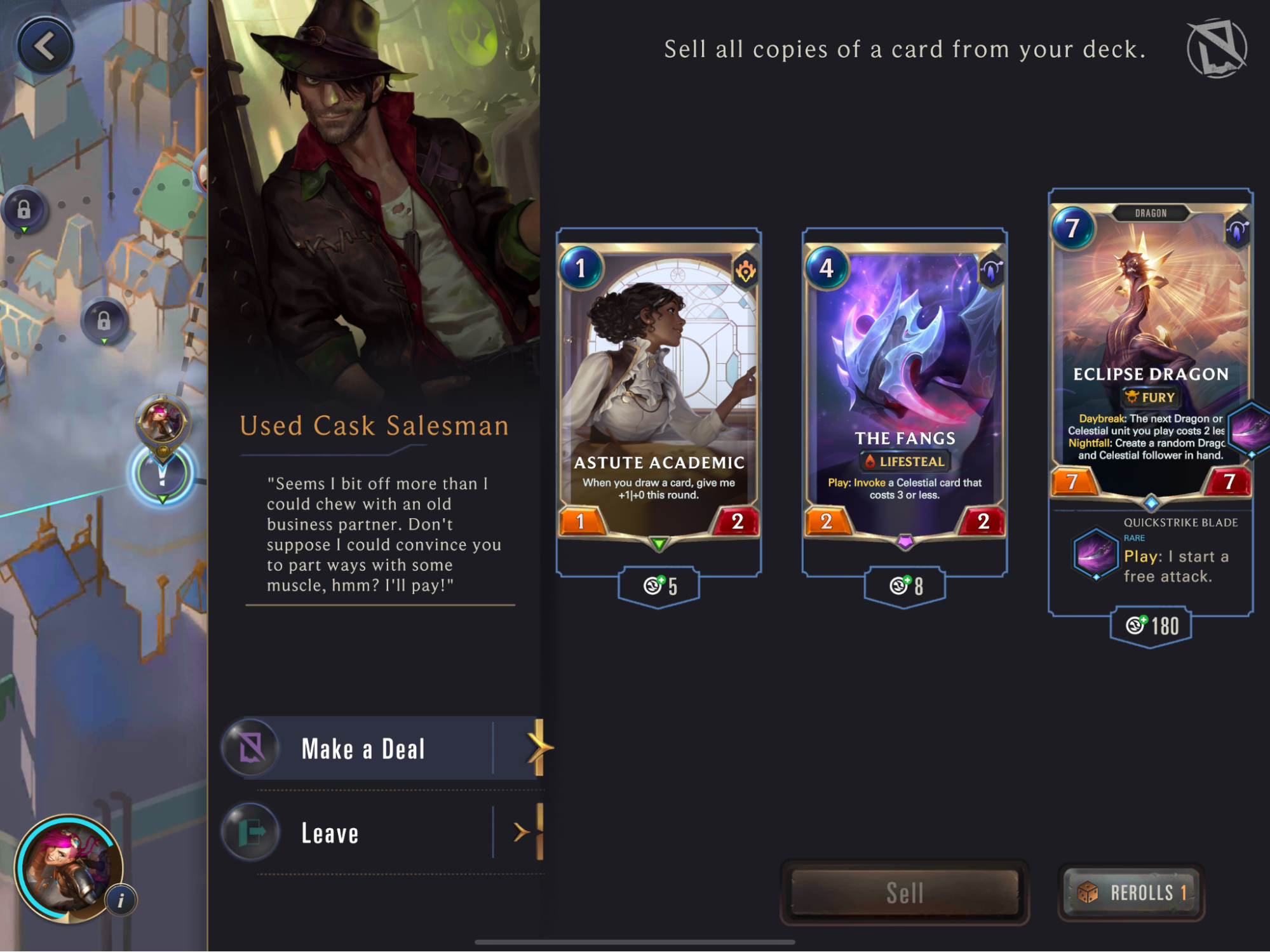The image size is (1270, 952).
Task: Open the champion info icon
Action: tap(121, 899)
